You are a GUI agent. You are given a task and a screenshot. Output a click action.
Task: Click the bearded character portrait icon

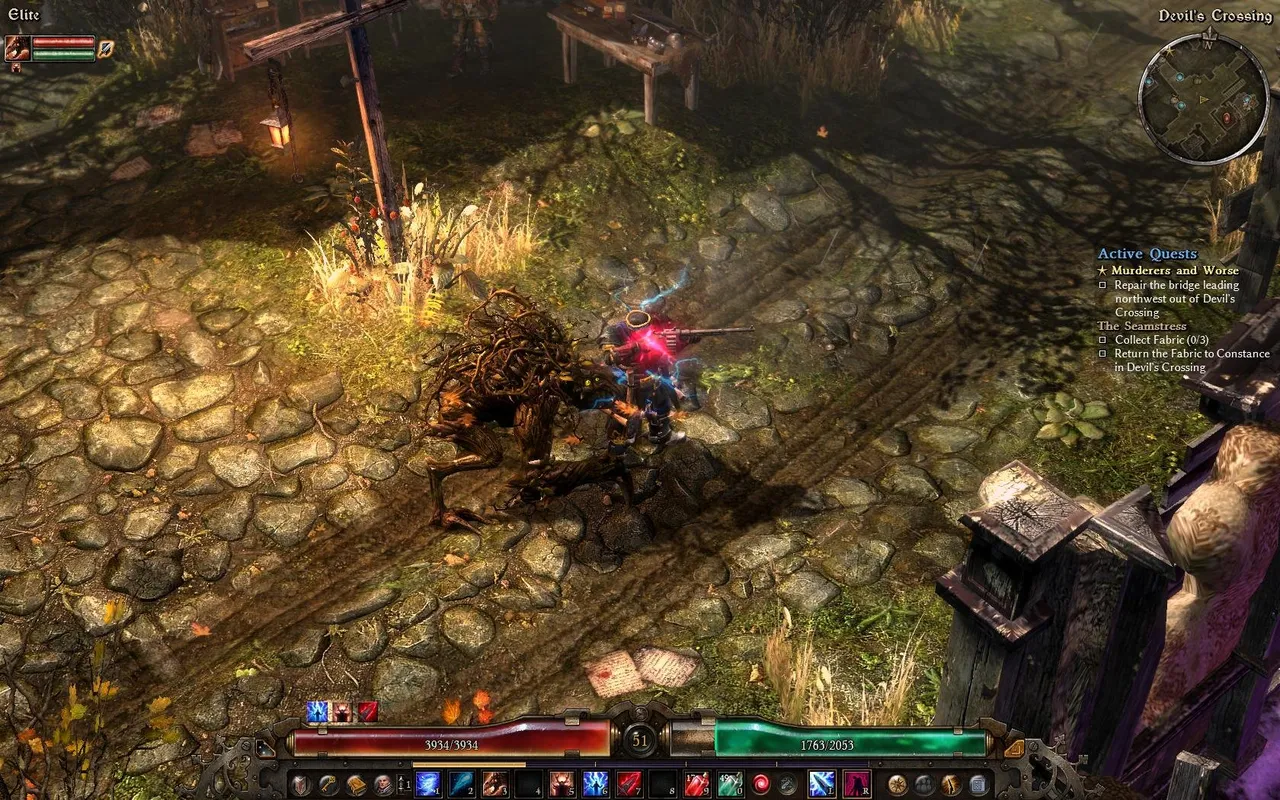(x=383, y=785)
